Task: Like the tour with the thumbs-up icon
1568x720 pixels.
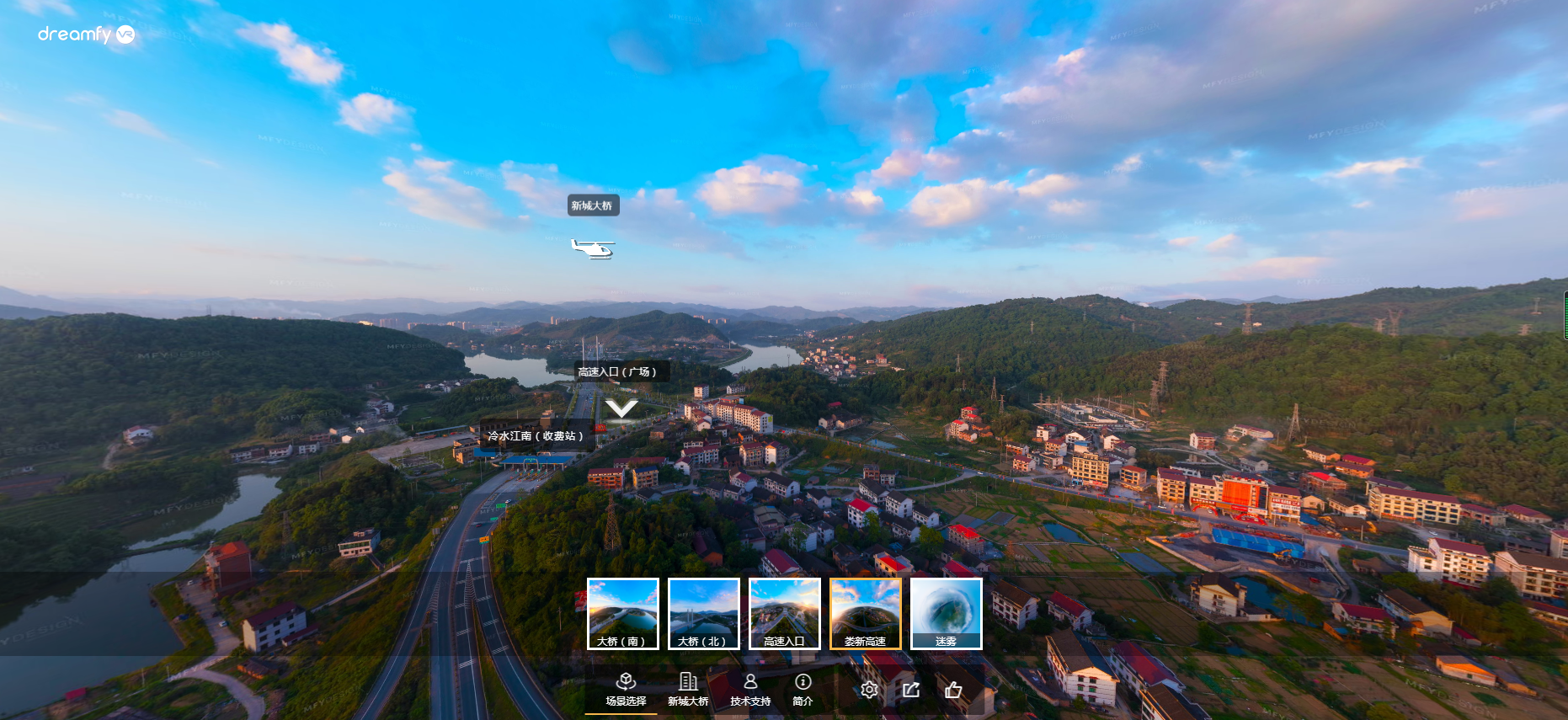Action: (953, 690)
